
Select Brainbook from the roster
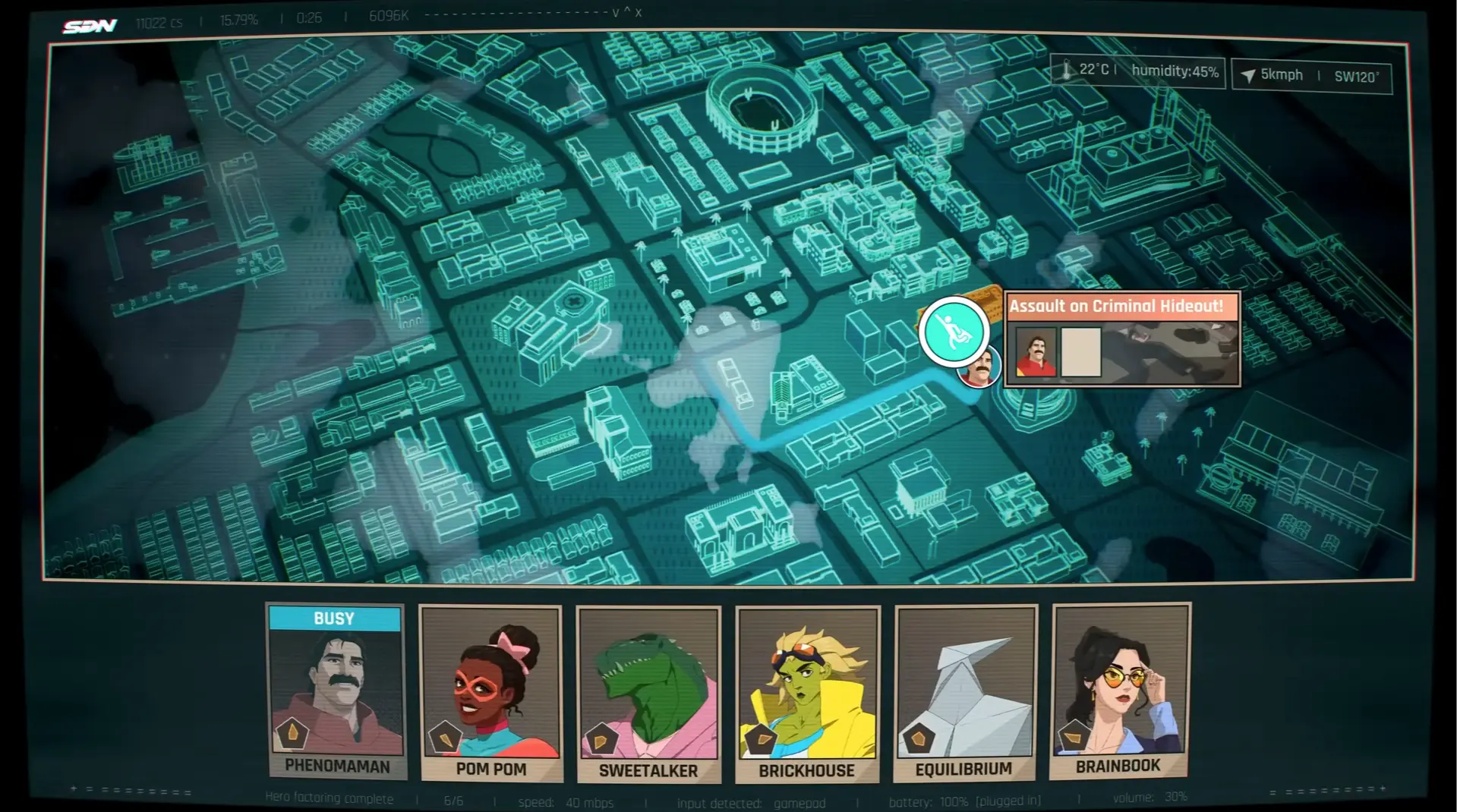1120,691
